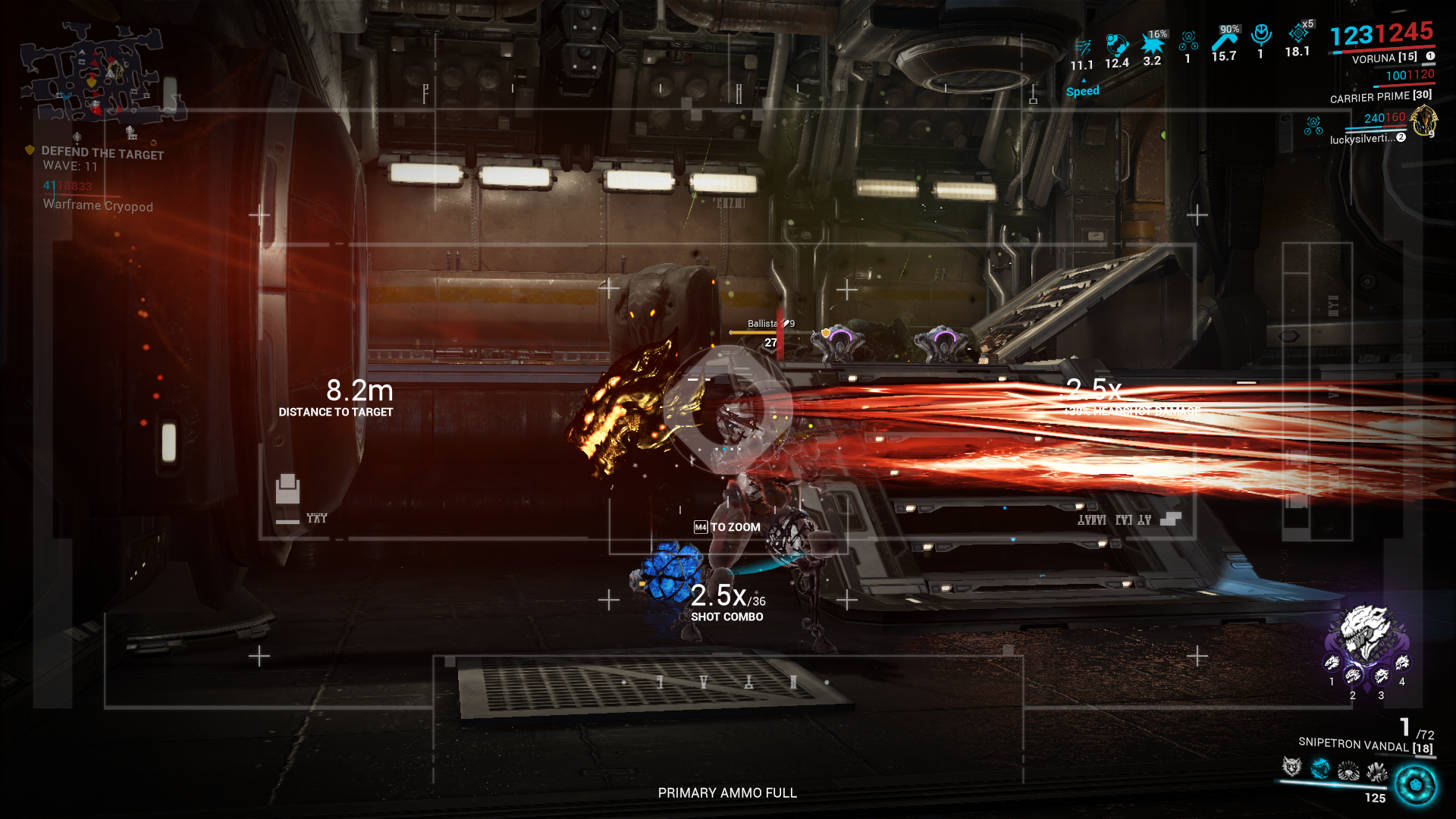Check the x5 stacked diamond buff icon
Image resolution: width=1456 pixels, height=819 pixels.
click(1298, 34)
